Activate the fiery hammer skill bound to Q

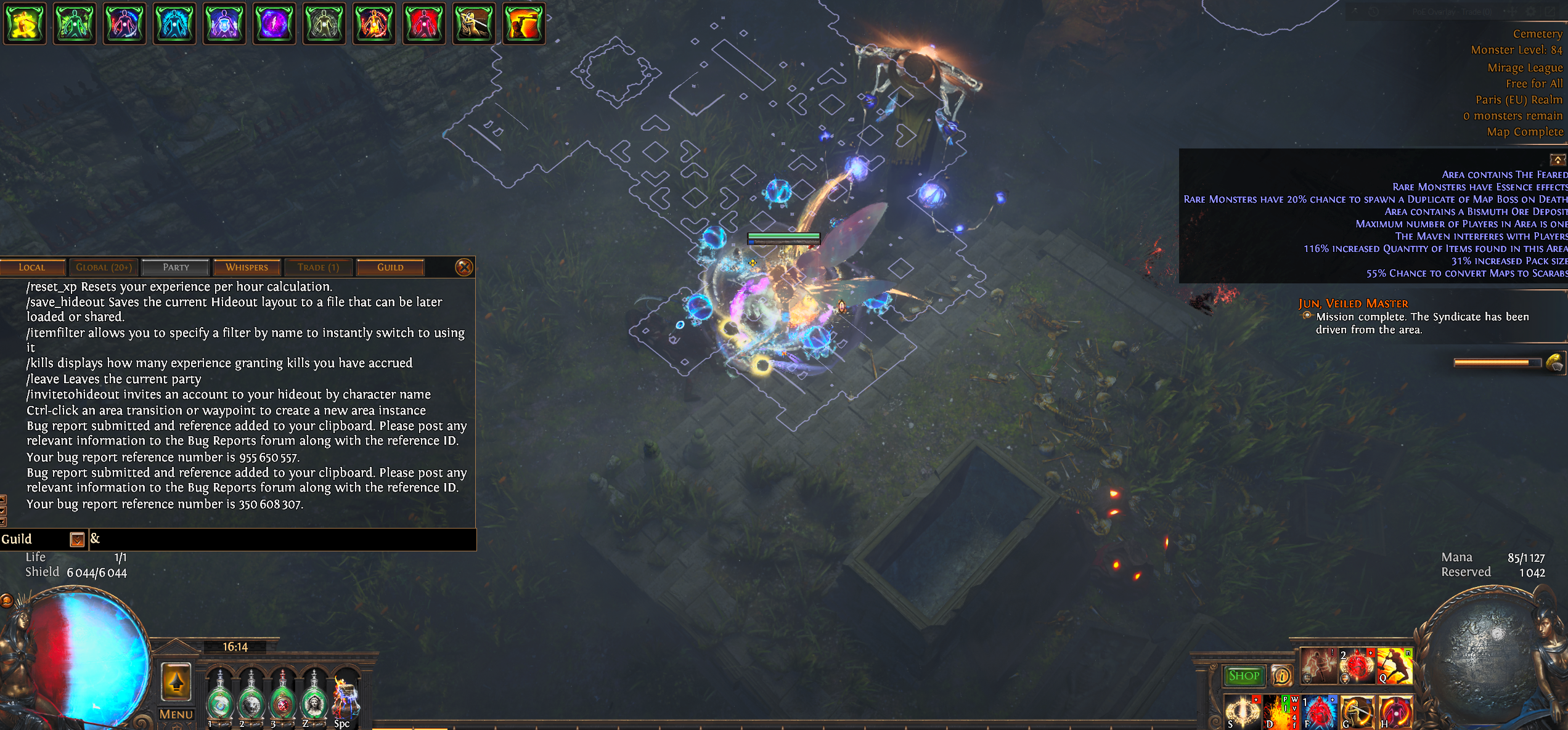pos(1395,665)
